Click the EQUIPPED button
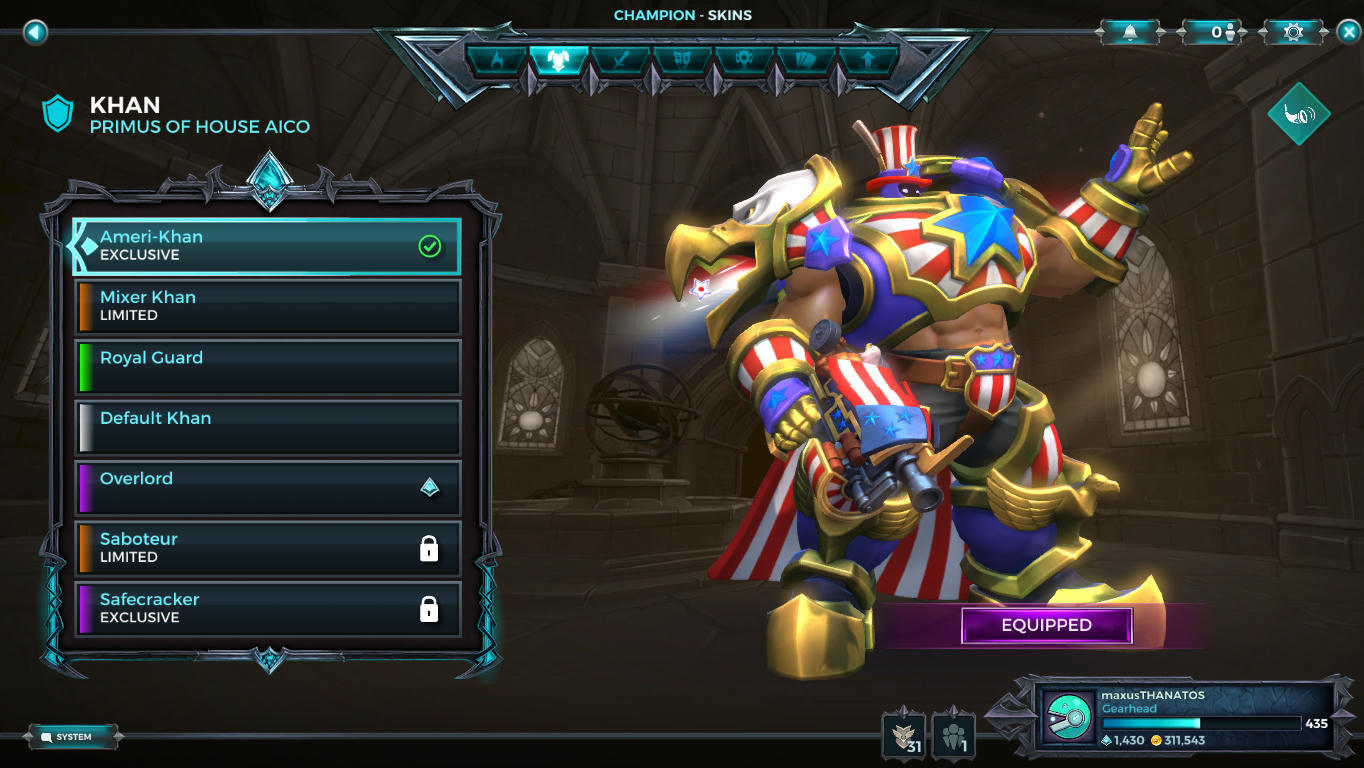This screenshot has height=768, width=1364. pyautogui.click(x=1046, y=624)
